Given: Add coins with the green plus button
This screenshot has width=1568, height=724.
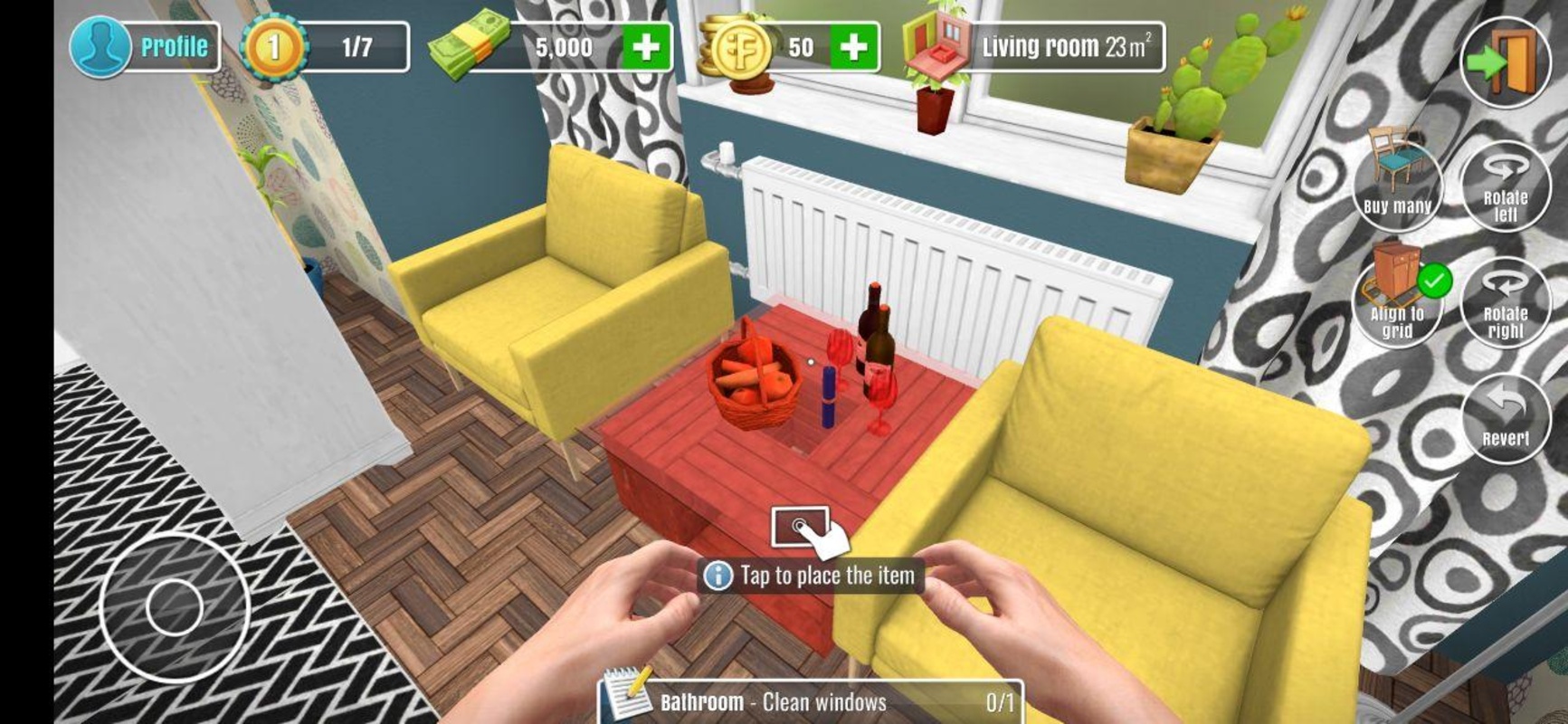Looking at the screenshot, I should (858, 43).
